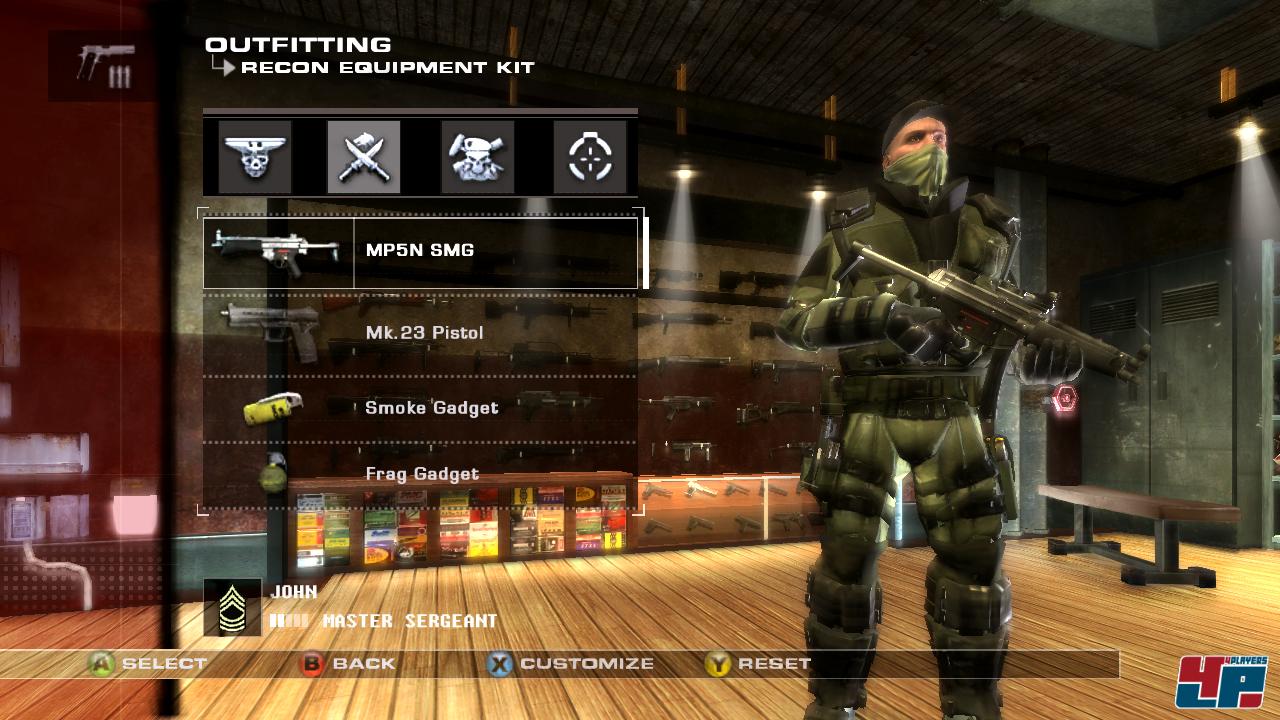Open the crossed knives kit tab
The image size is (1280, 720).
(x=364, y=157)
